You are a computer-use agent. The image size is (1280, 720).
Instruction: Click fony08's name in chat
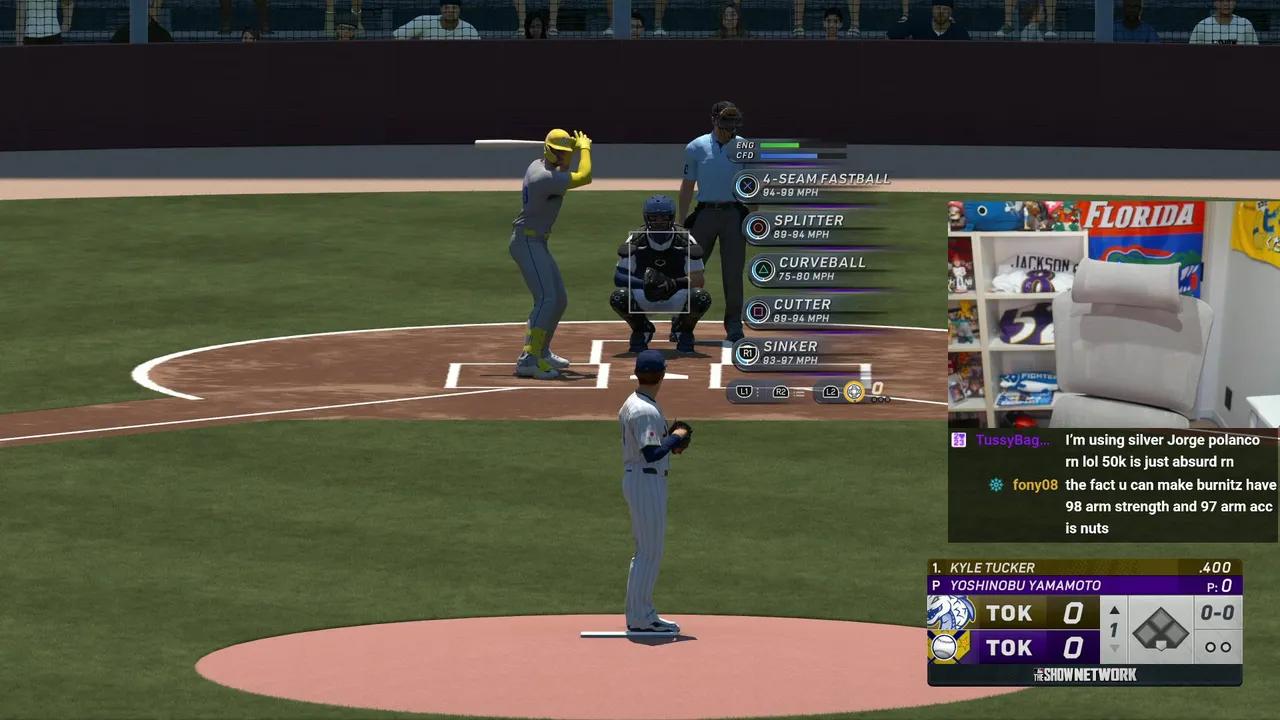(x=1035, y=485)
